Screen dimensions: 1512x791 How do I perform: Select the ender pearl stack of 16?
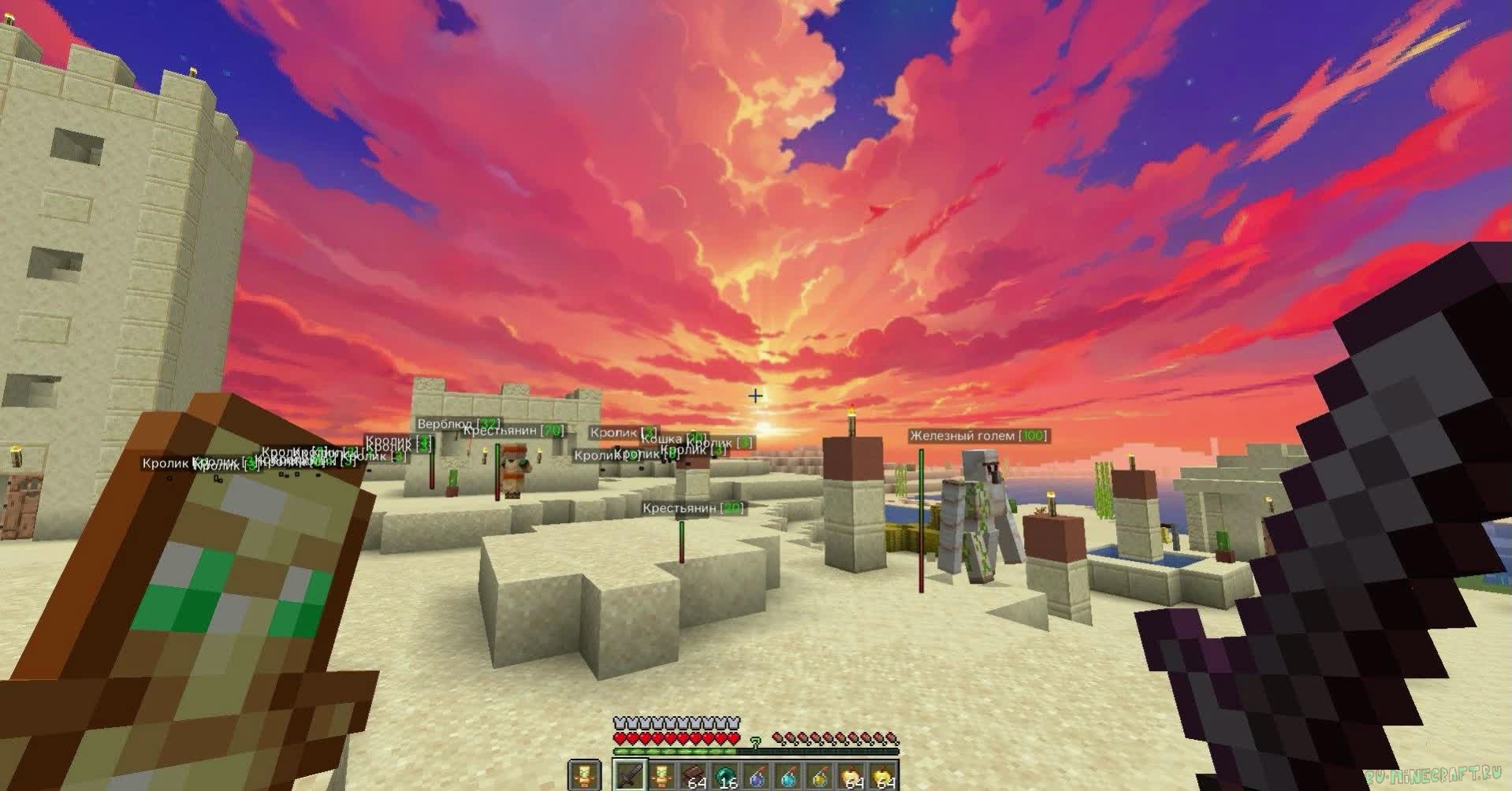click(x=726, y=775)
